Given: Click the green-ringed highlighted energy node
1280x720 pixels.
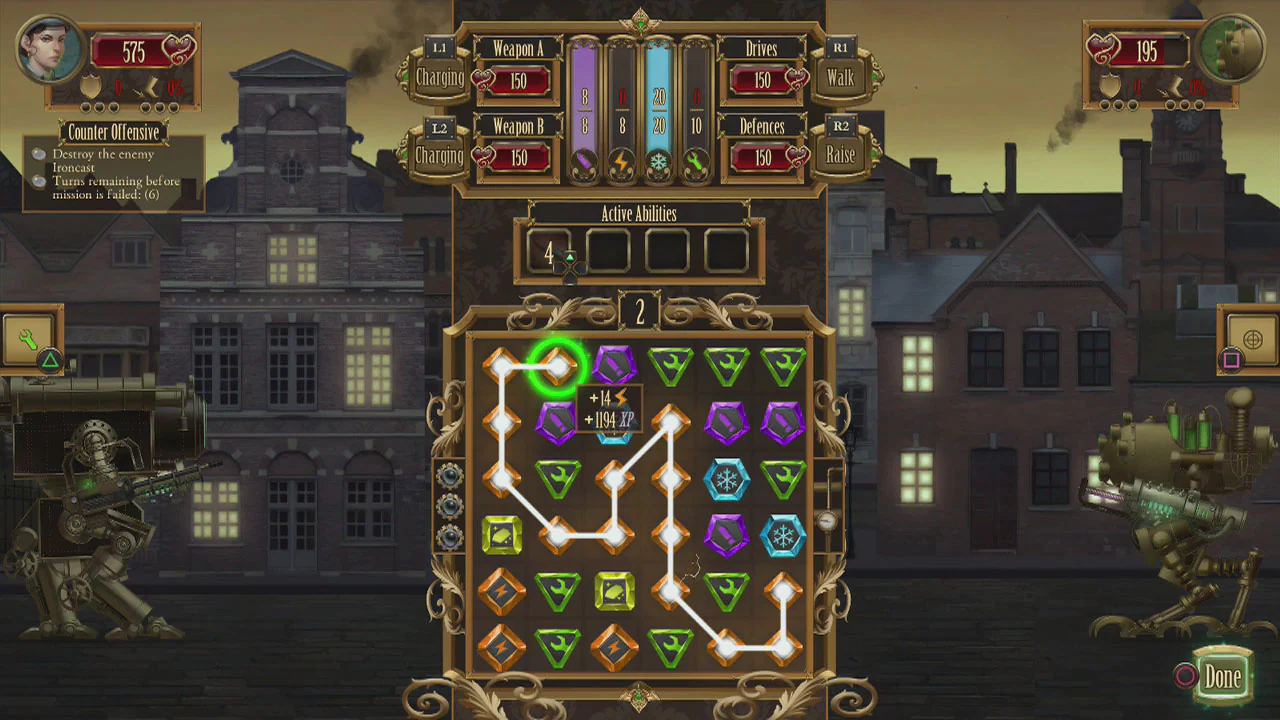Looking at the screenshot, I should (556, 366).
